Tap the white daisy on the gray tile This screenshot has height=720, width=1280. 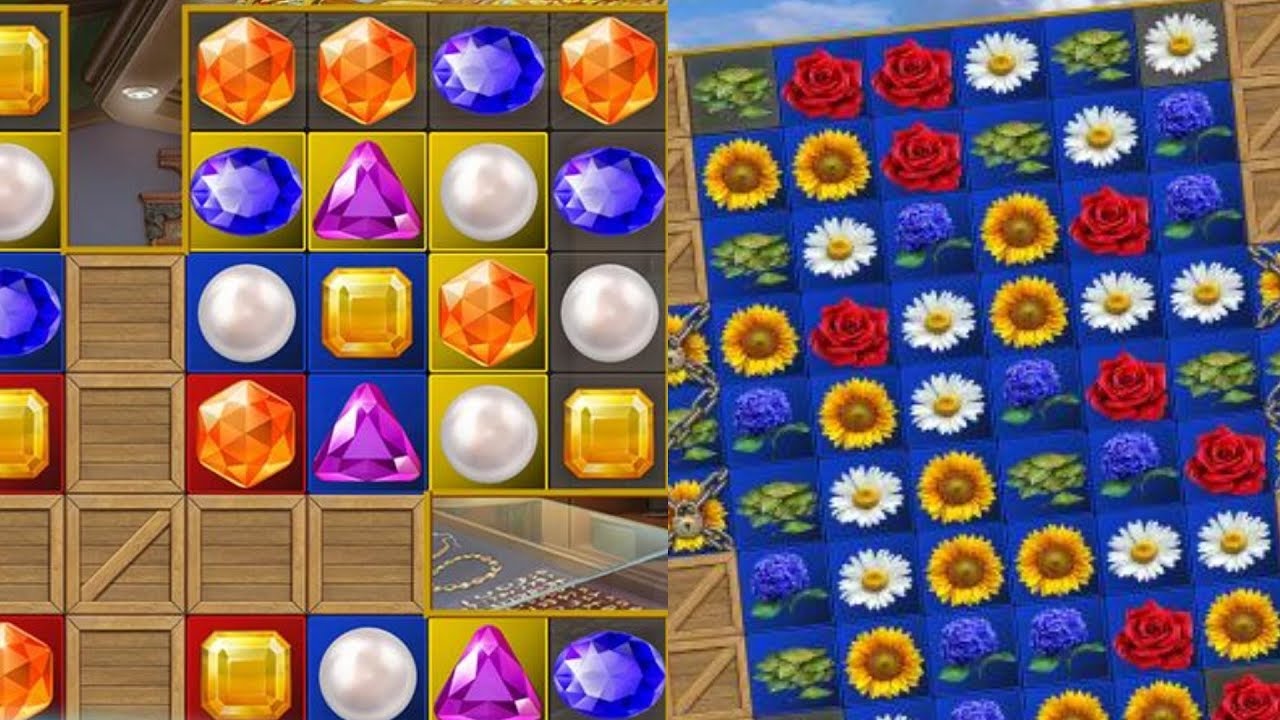(1180, 42)
